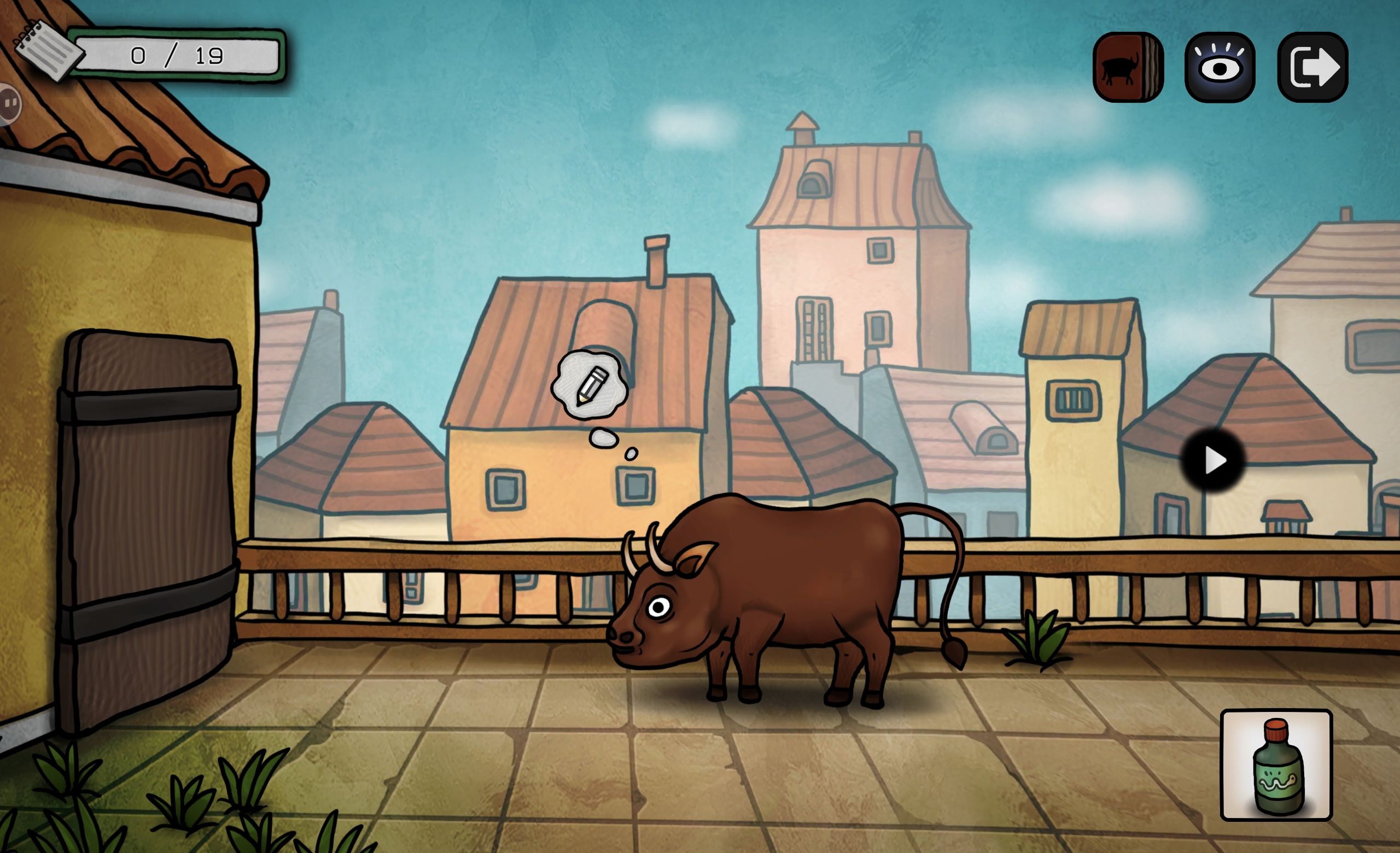Select the green potion bottle inventory slot
Viewport: 1400px width, 853px height.
click(1276, 764)
